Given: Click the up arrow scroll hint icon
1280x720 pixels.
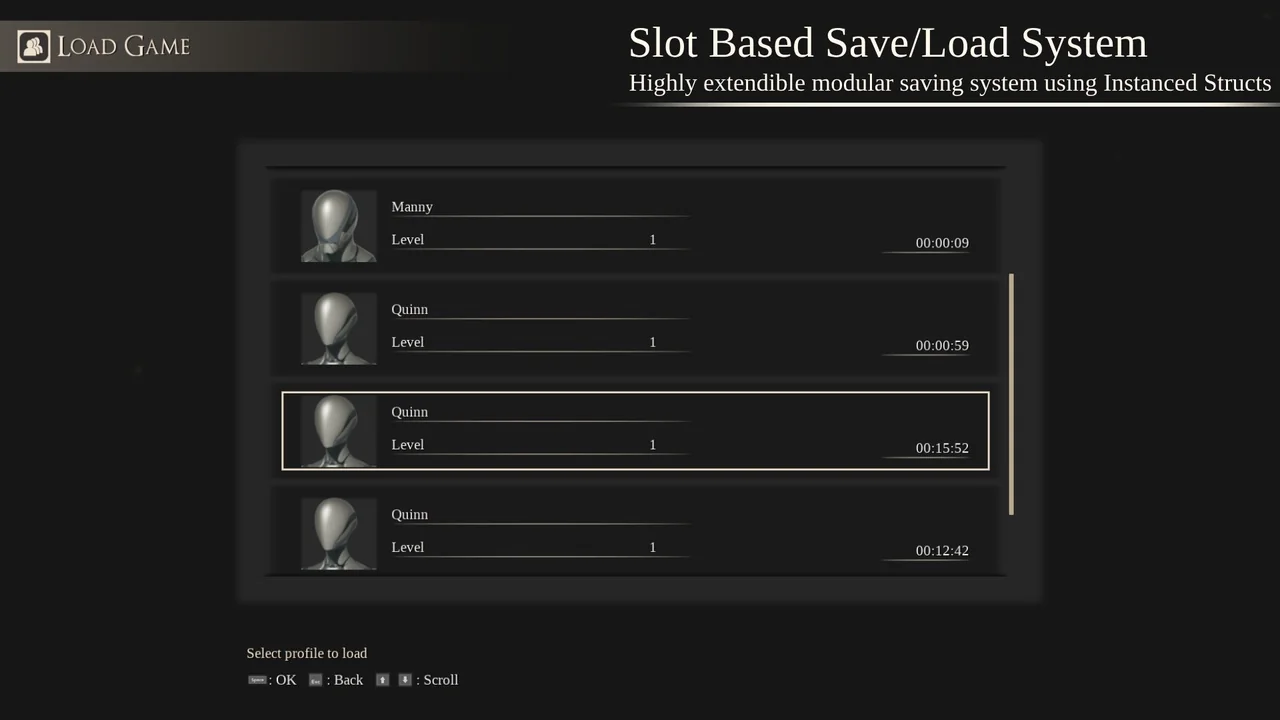Looking at the screenshot, I should click(x=382, y=679).
